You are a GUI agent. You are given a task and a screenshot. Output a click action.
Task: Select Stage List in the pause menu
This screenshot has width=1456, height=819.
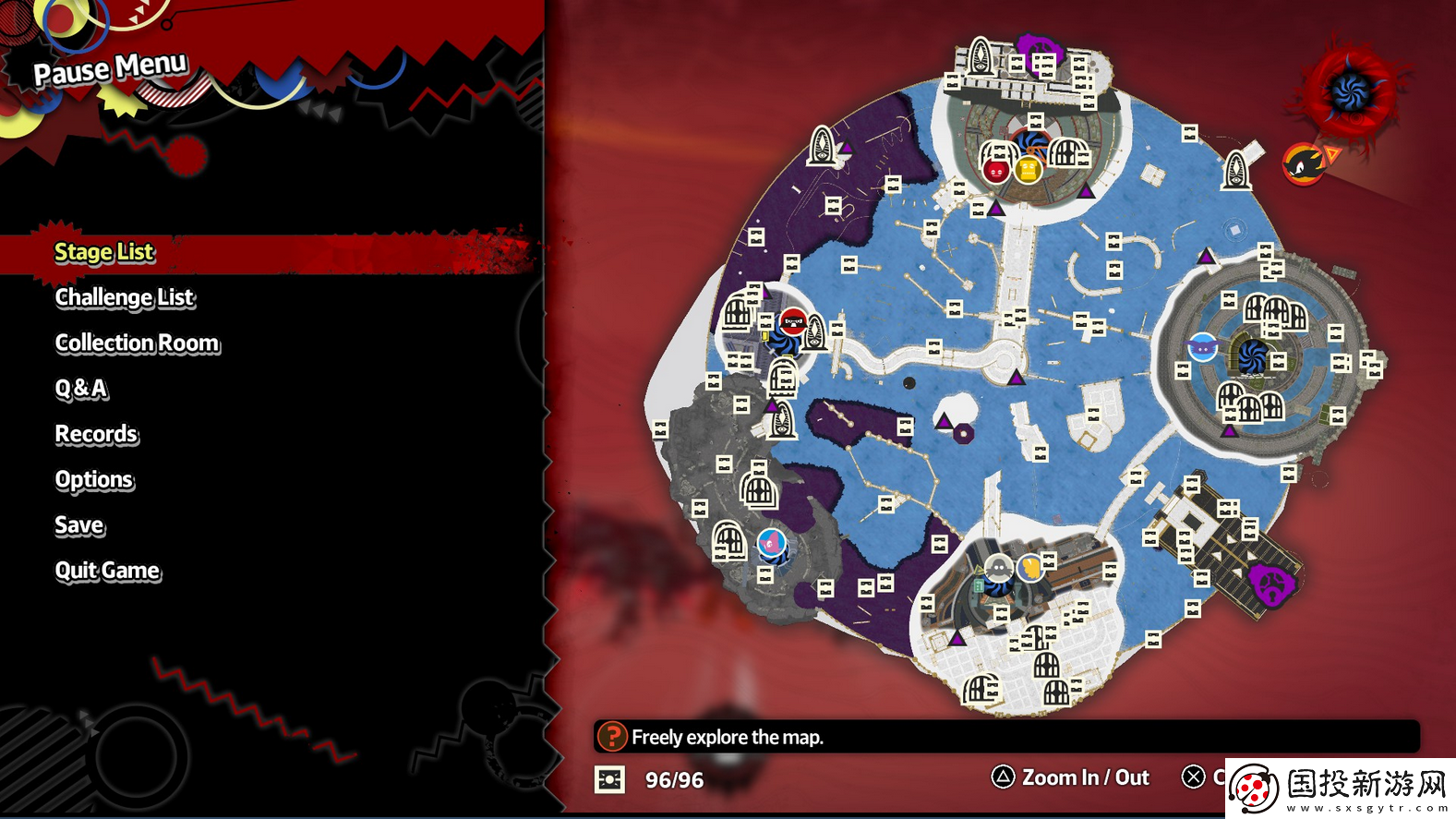104,252
